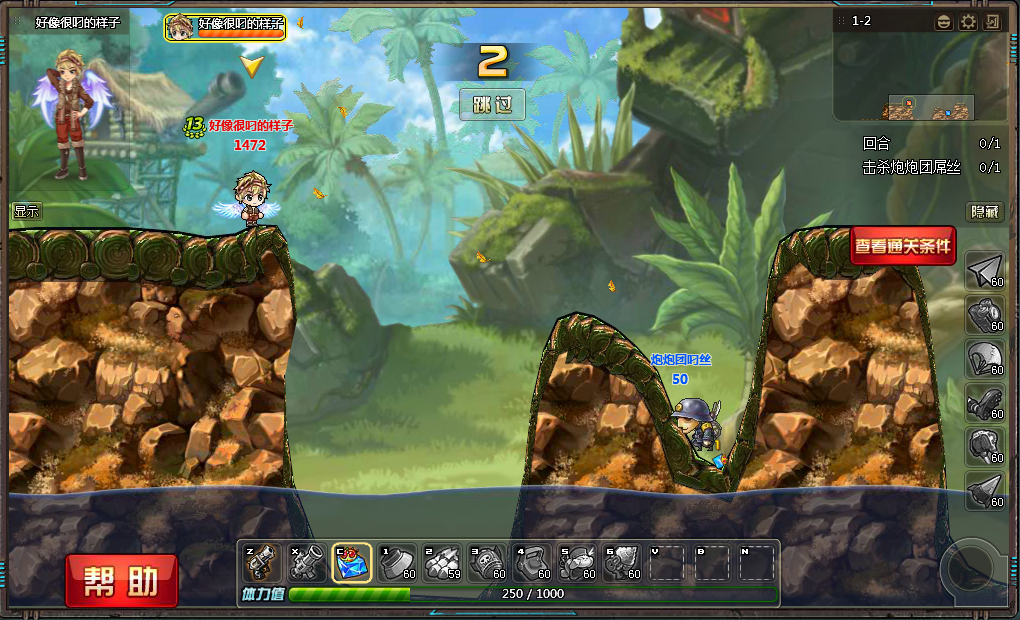Activate the drill cone prop
The image size is (1020, 620).
(985, 490)
